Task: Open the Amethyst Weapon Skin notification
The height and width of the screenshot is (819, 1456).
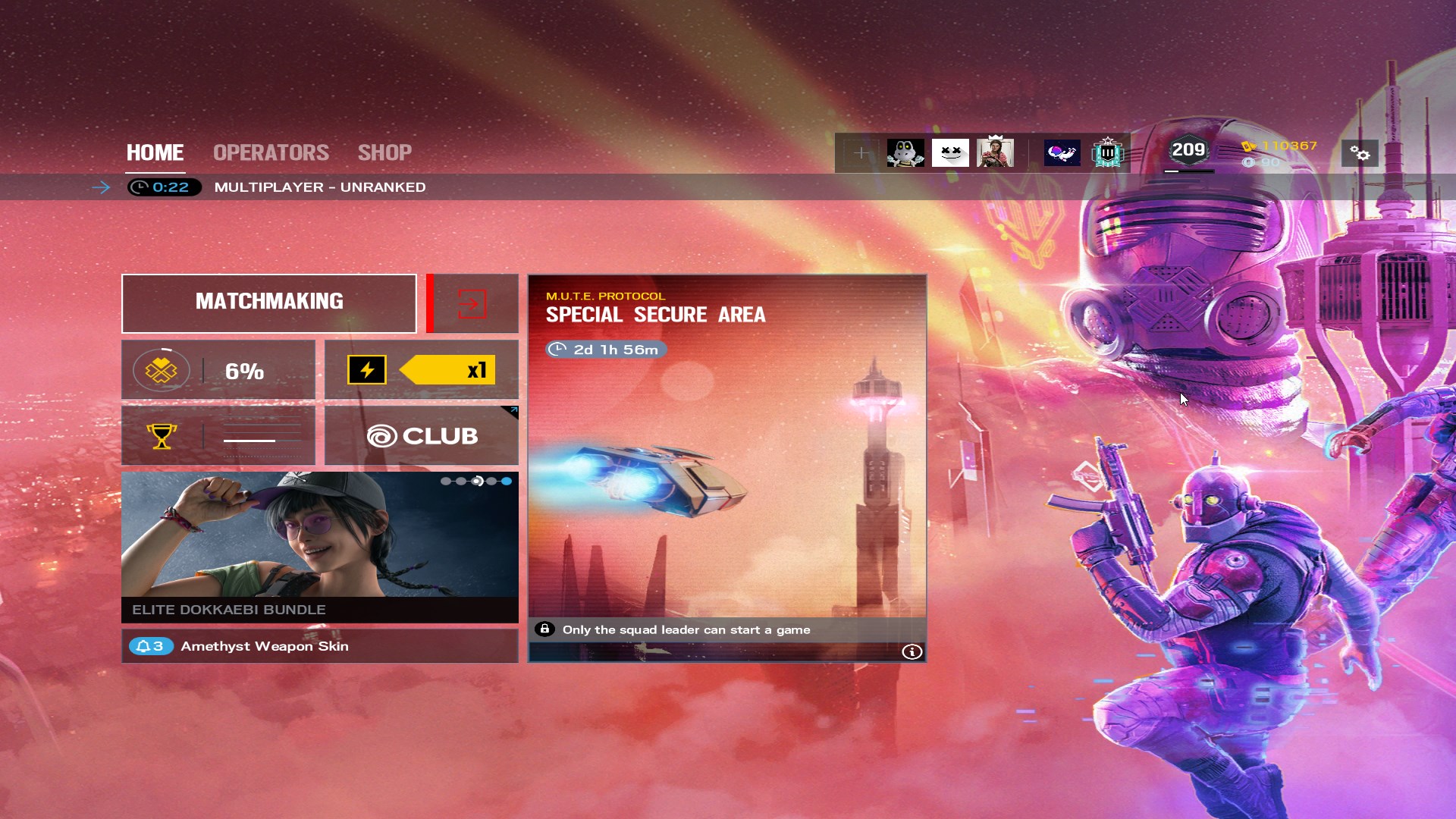Action: pyautogui.click(x=319, y=646)
